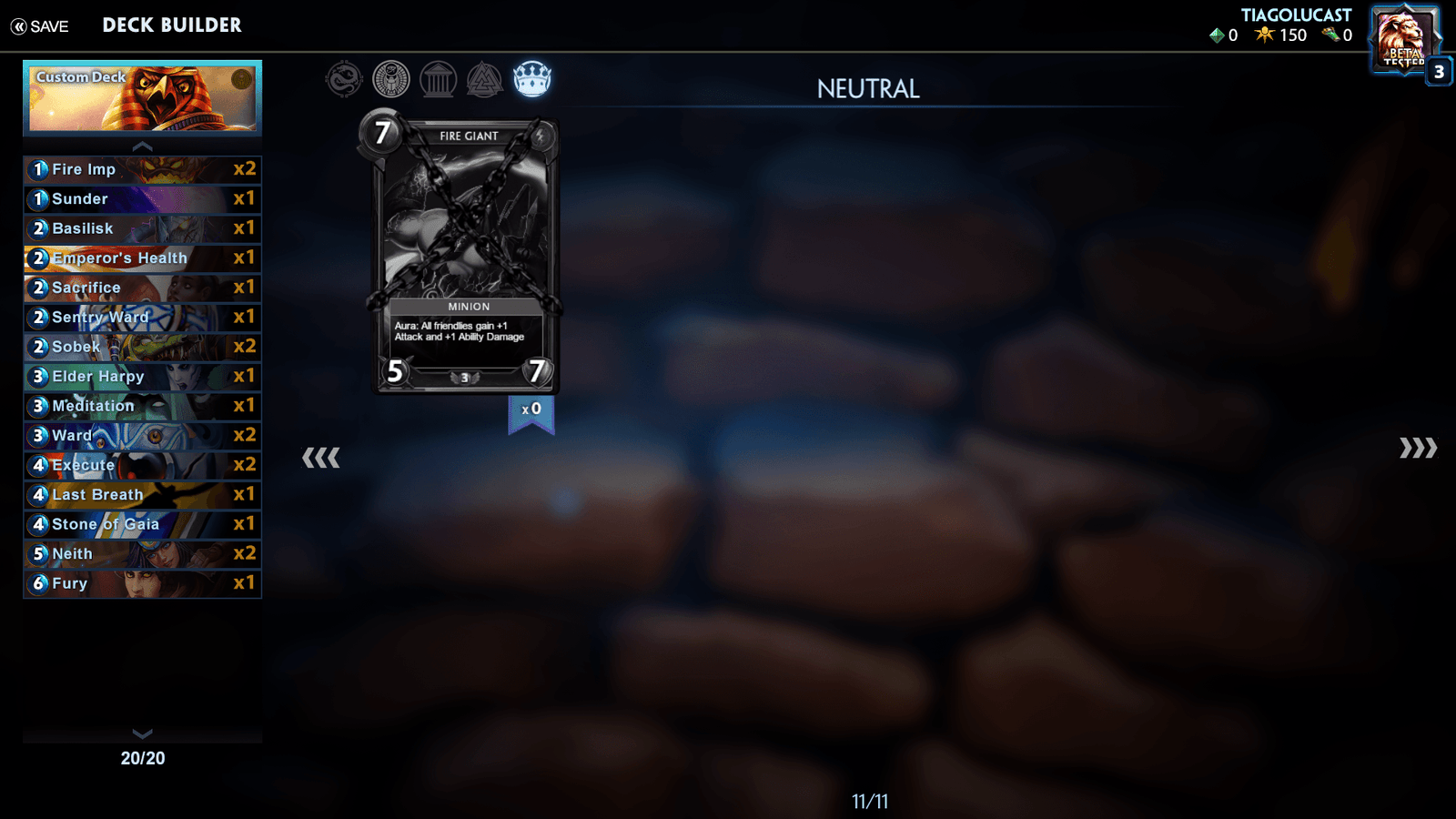Select the interlocked triangles faction tab
The height and width of the screenshot is (819, 1456).
(484, 80)
